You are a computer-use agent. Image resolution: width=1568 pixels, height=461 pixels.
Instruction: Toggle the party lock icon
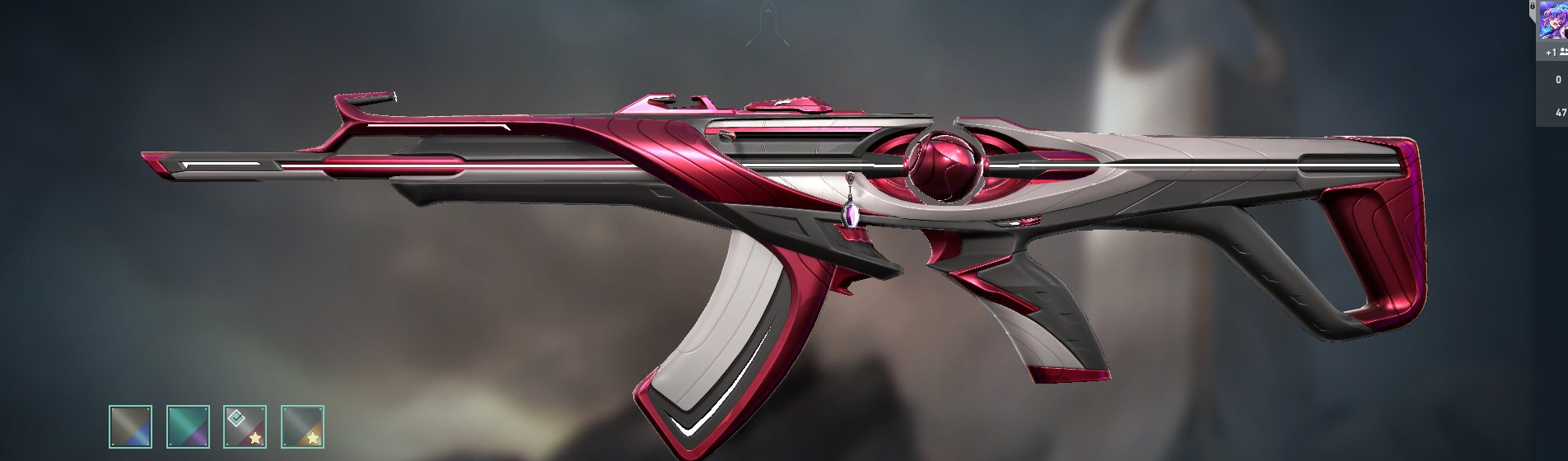[1532, 6]
